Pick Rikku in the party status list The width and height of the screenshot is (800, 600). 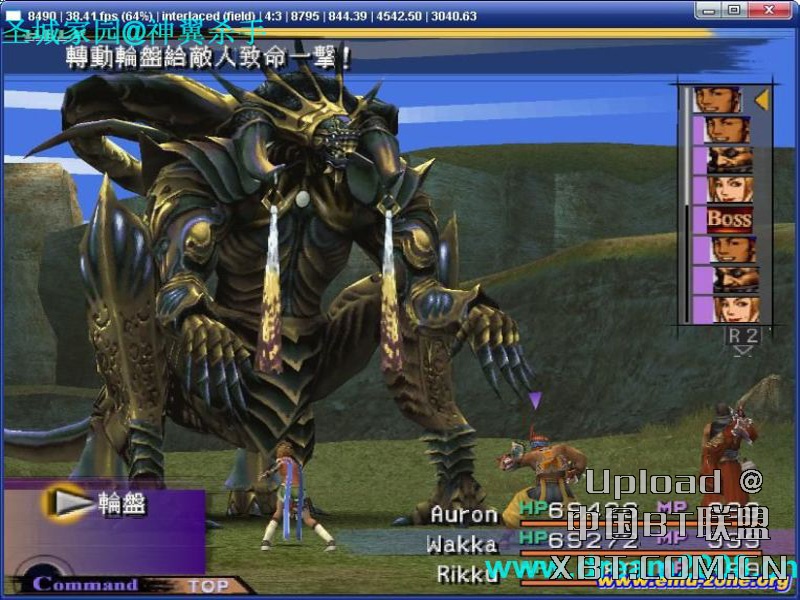pyautogui.click(x=466, y=574)
